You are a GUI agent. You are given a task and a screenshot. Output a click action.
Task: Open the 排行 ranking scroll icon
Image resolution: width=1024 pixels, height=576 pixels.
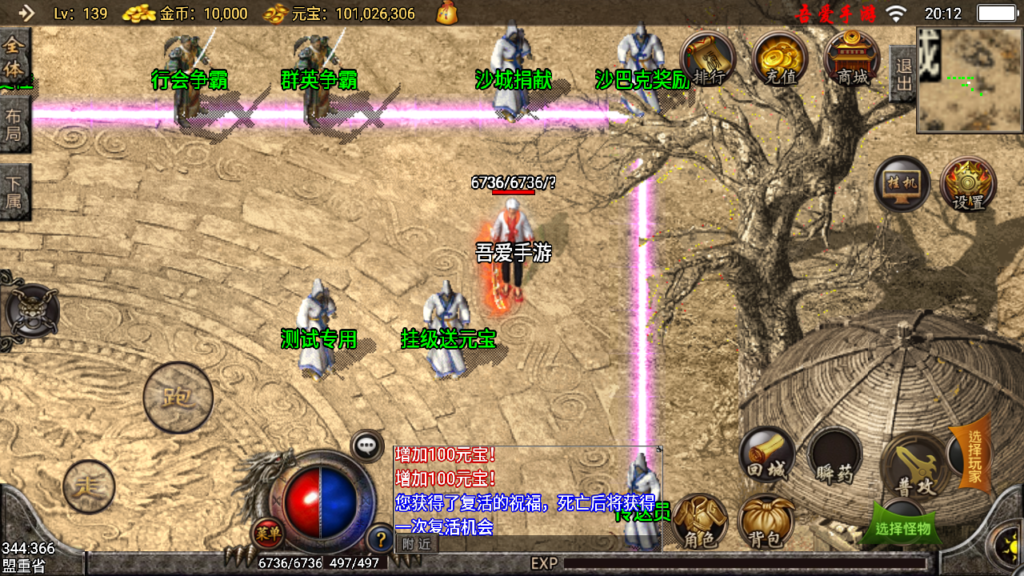[x=707, y=58]
